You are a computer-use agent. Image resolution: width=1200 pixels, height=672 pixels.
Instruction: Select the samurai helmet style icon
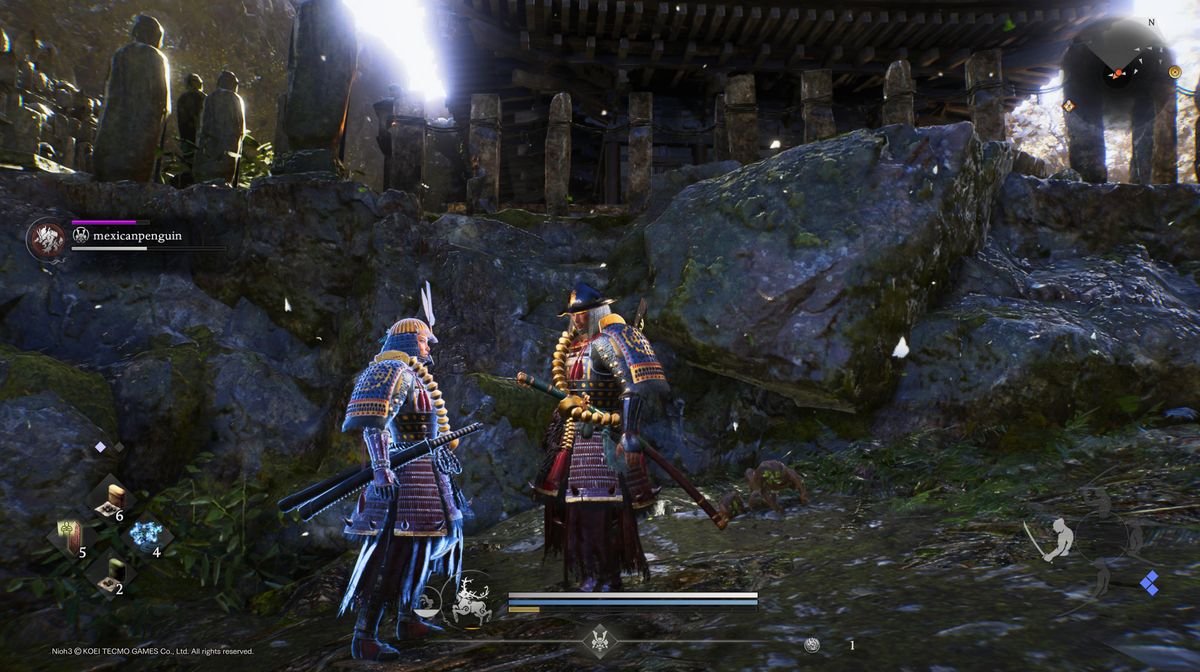pos(600,639)
